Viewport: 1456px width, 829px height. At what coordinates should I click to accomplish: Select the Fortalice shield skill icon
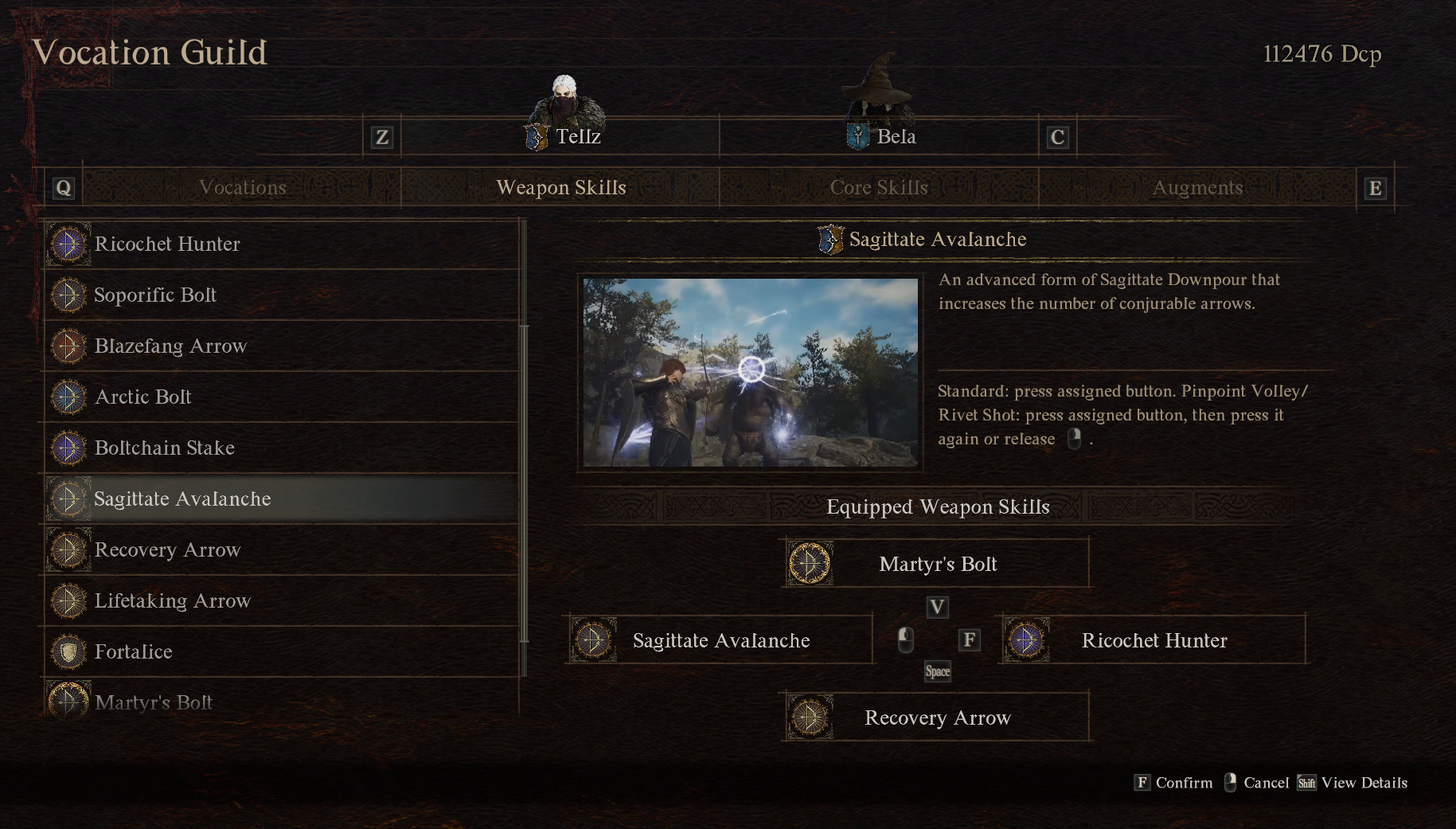[68, 651]
